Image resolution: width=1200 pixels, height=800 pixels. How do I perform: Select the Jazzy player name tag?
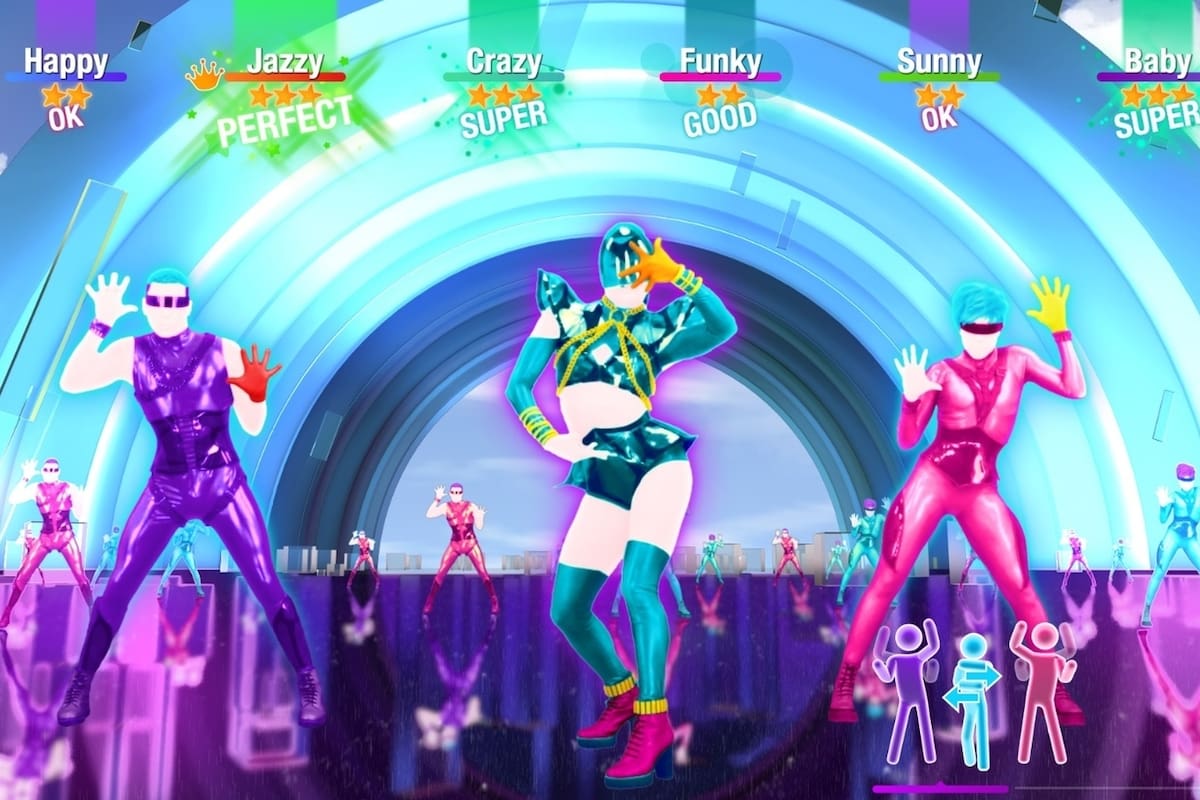tap(285, 61)
